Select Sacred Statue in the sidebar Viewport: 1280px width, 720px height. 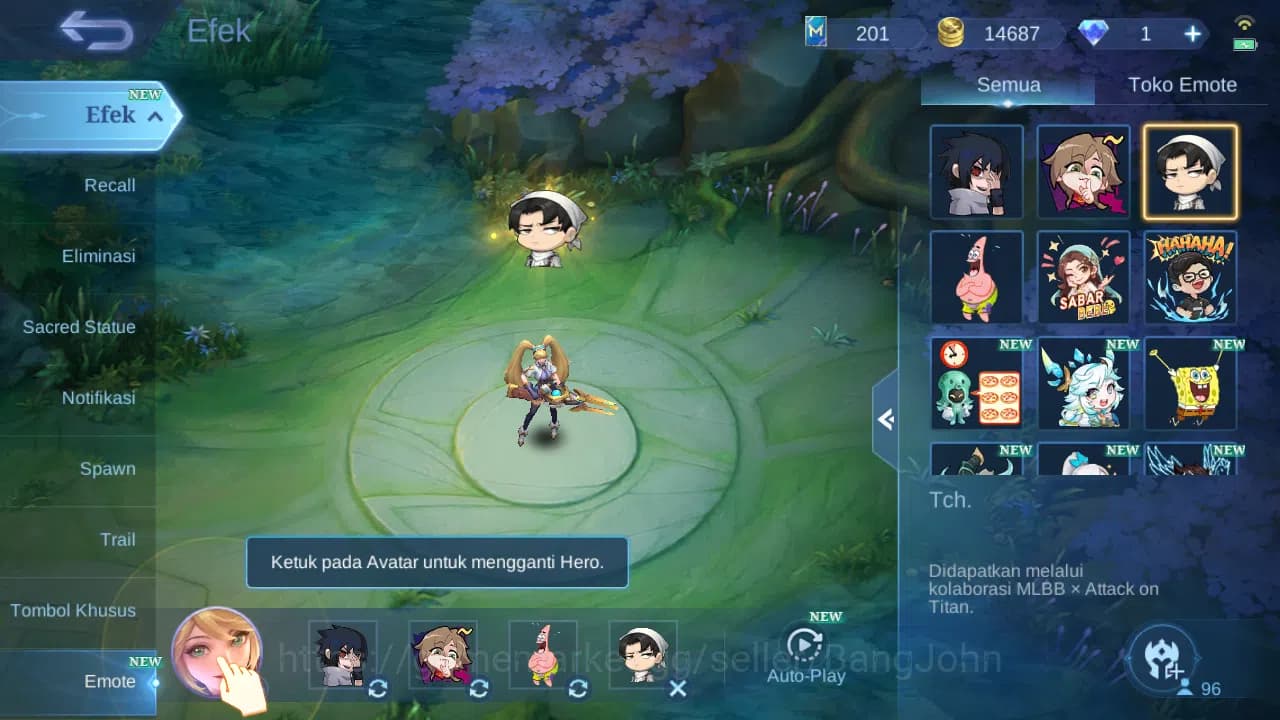[x=79, y=327]
